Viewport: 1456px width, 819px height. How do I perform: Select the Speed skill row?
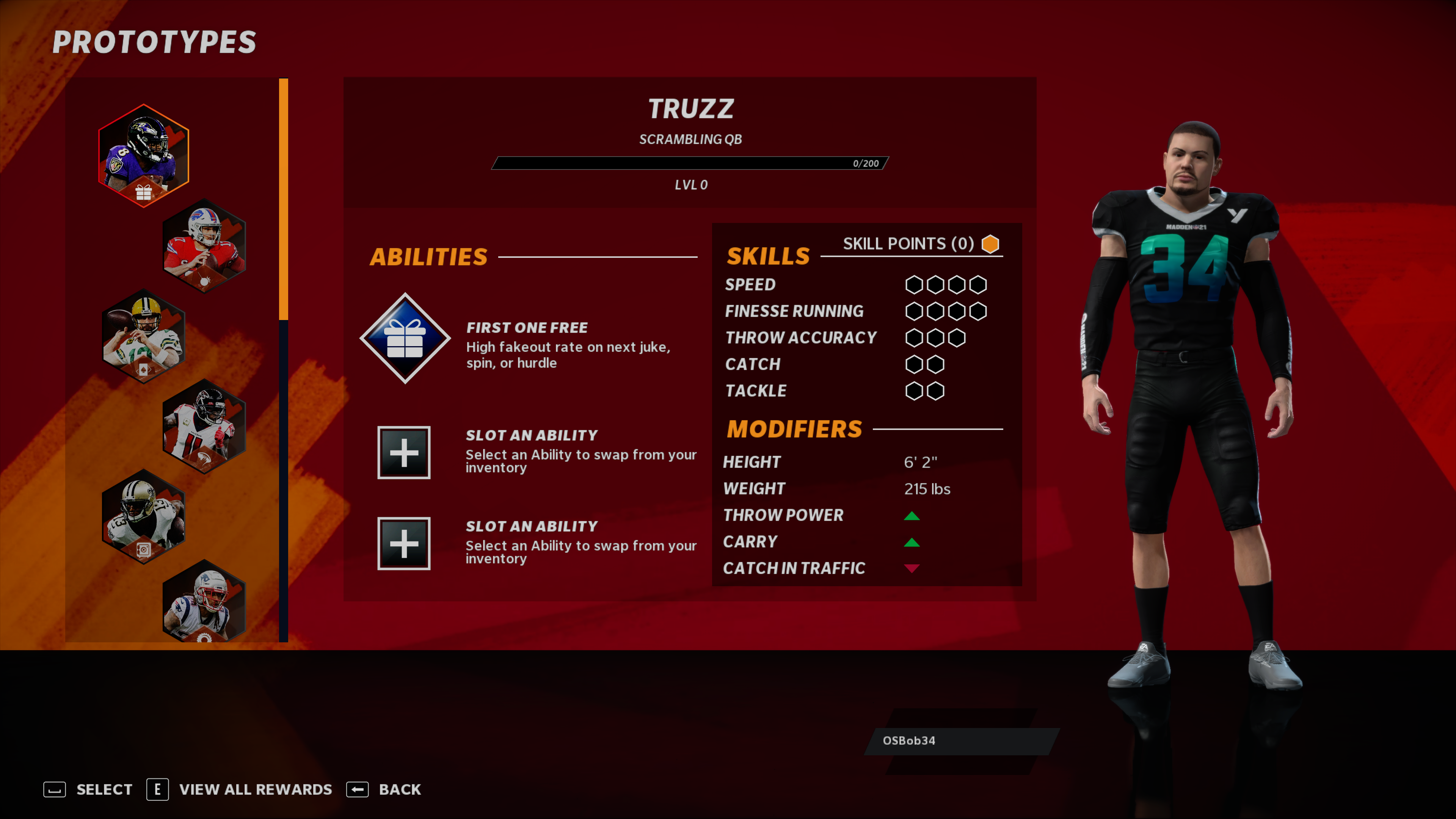750,284
